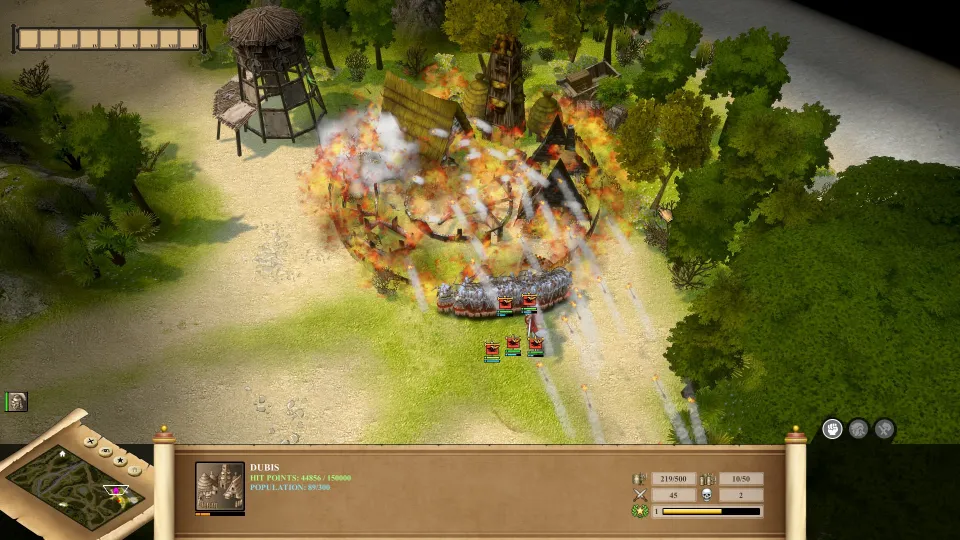The width and height of the screenshot is (960, 540).
Task: Choose the helmet stance button
Action: click(x=858, y=429)
